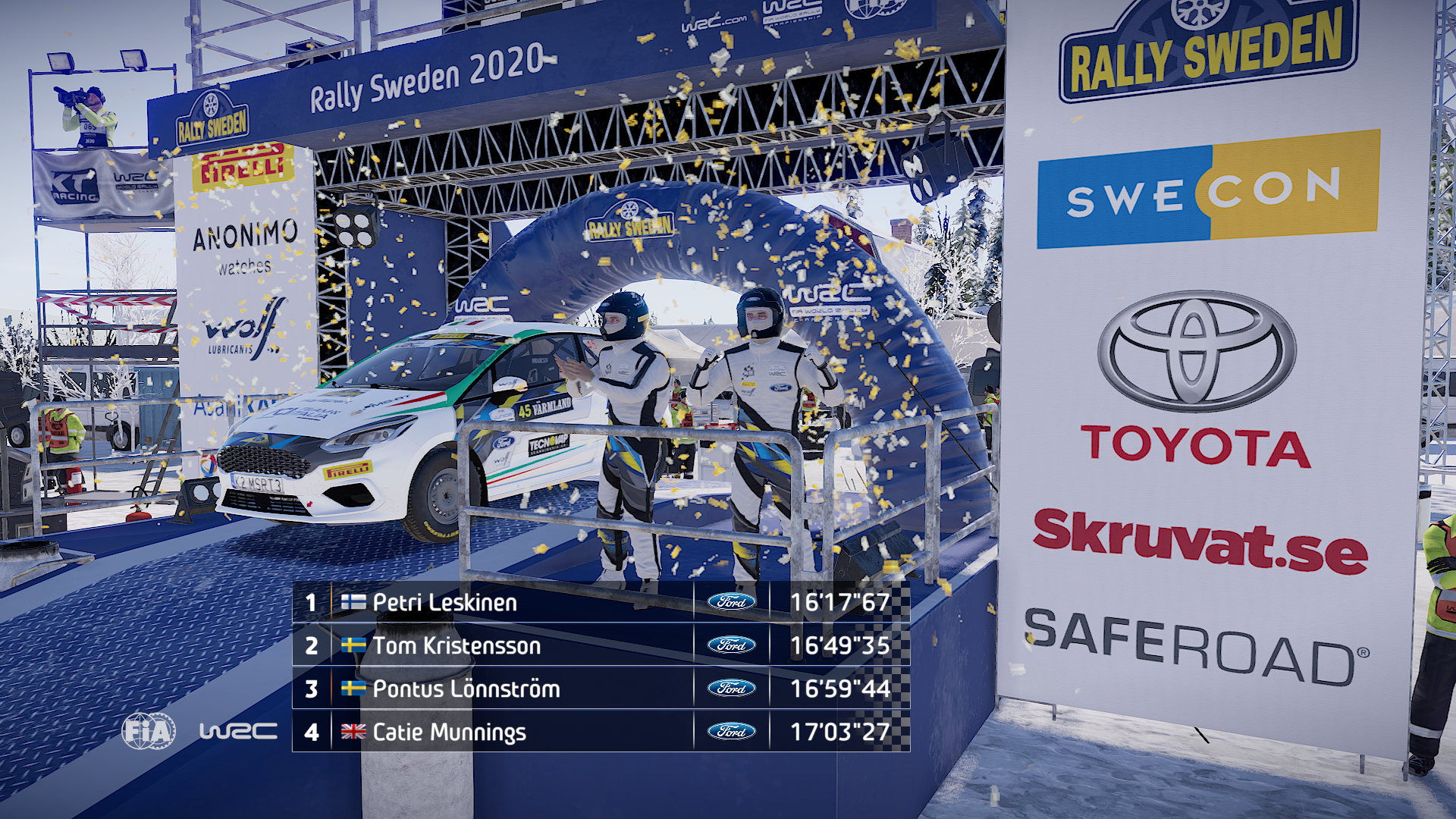Image resolution: width=1456 pixels, height=819 pixels.
Task: Select Petri Leskinen's first-place result row
Action: [601, 602]
